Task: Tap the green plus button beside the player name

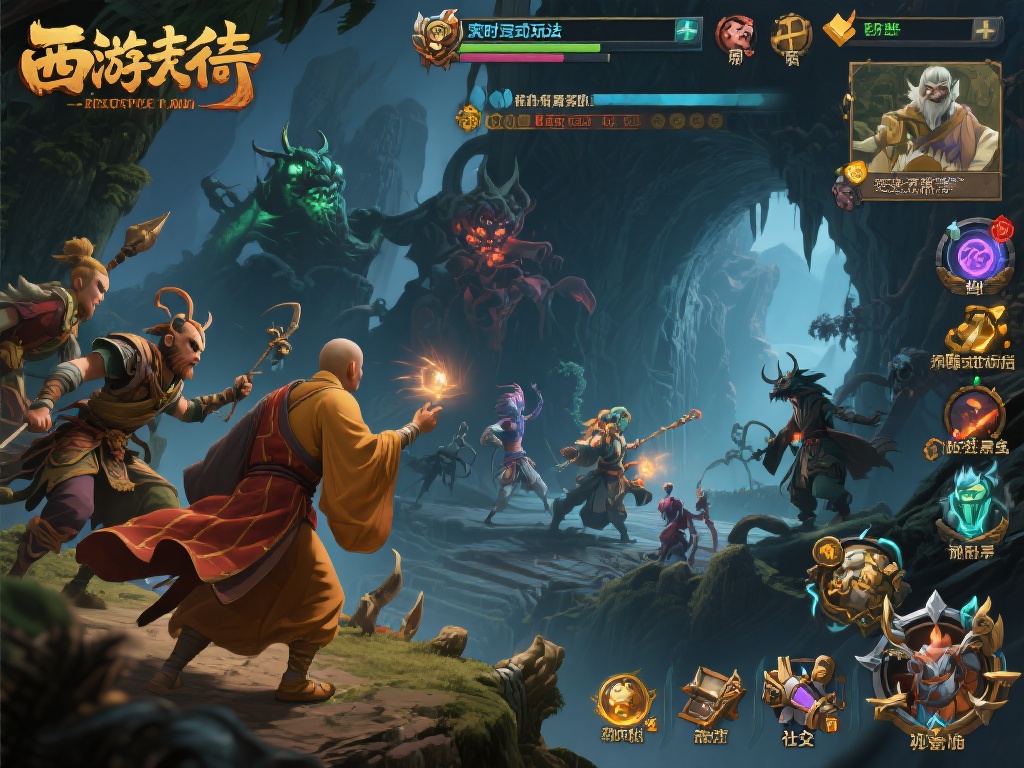Action: 686,30
